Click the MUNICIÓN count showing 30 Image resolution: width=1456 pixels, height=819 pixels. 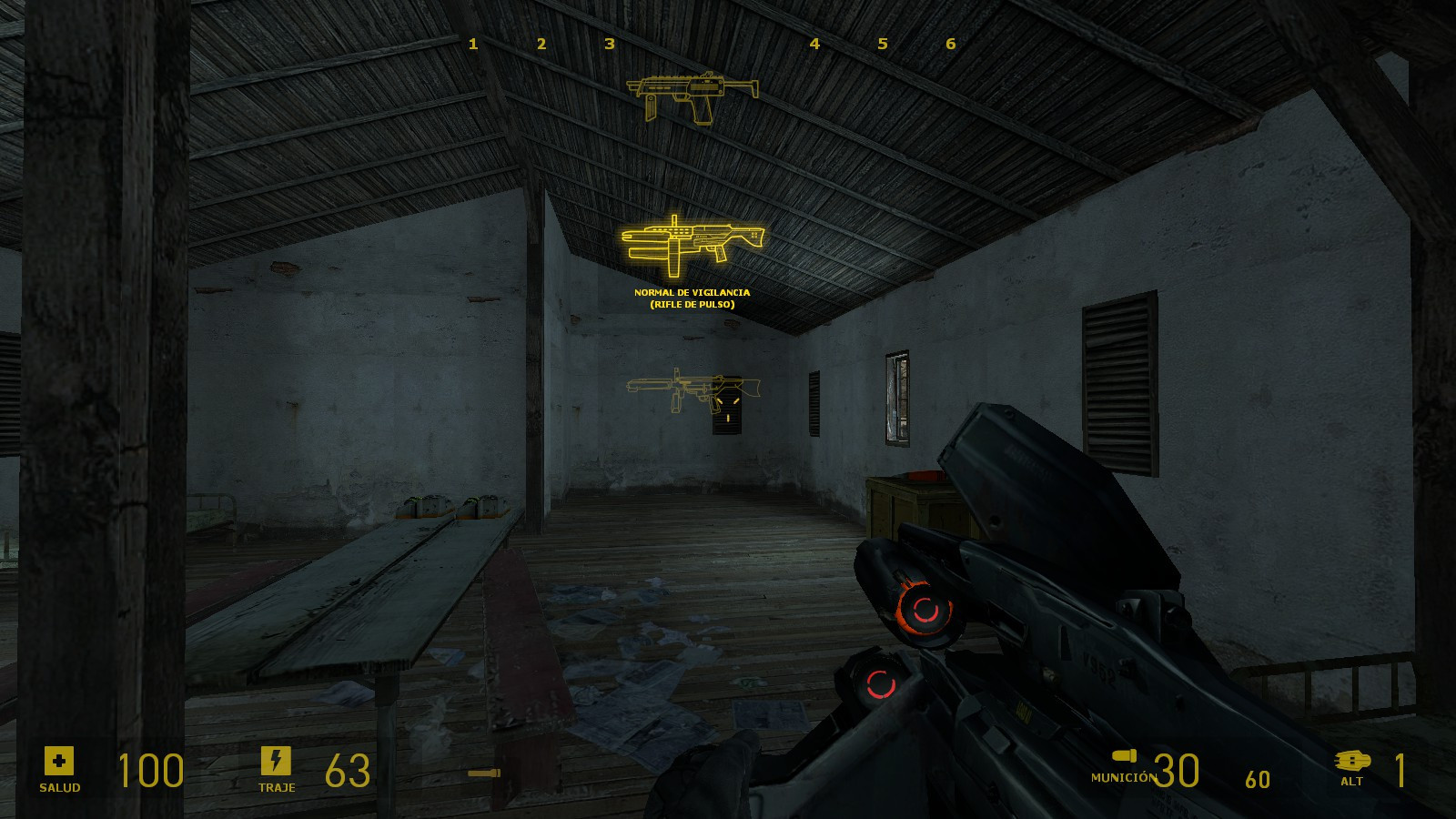1176,771
